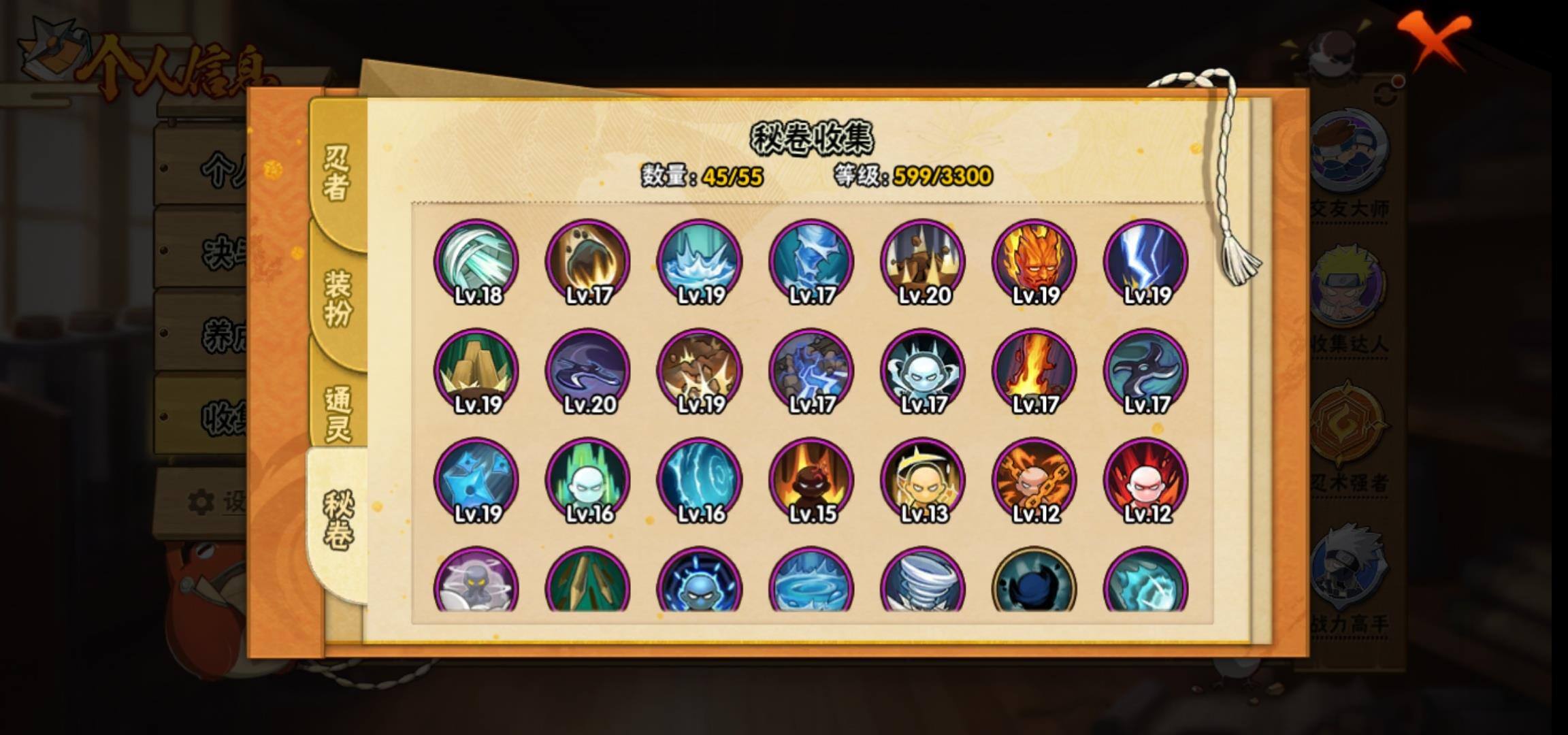Select the Lv.18 white wind slash scroll
The height and width of the screenshot is (735, 1568).
(x=476, y=261)
